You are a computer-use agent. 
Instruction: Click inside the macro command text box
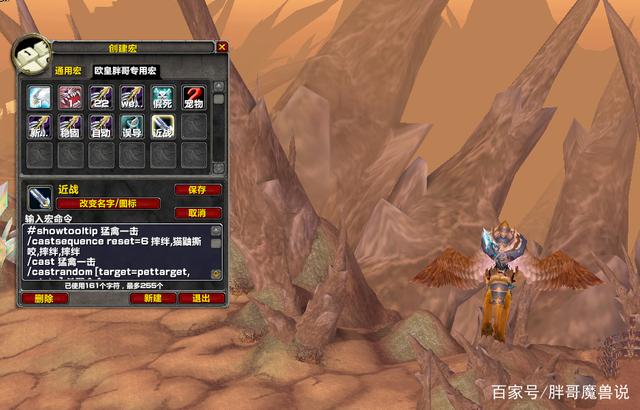click(x=120, y=251)
